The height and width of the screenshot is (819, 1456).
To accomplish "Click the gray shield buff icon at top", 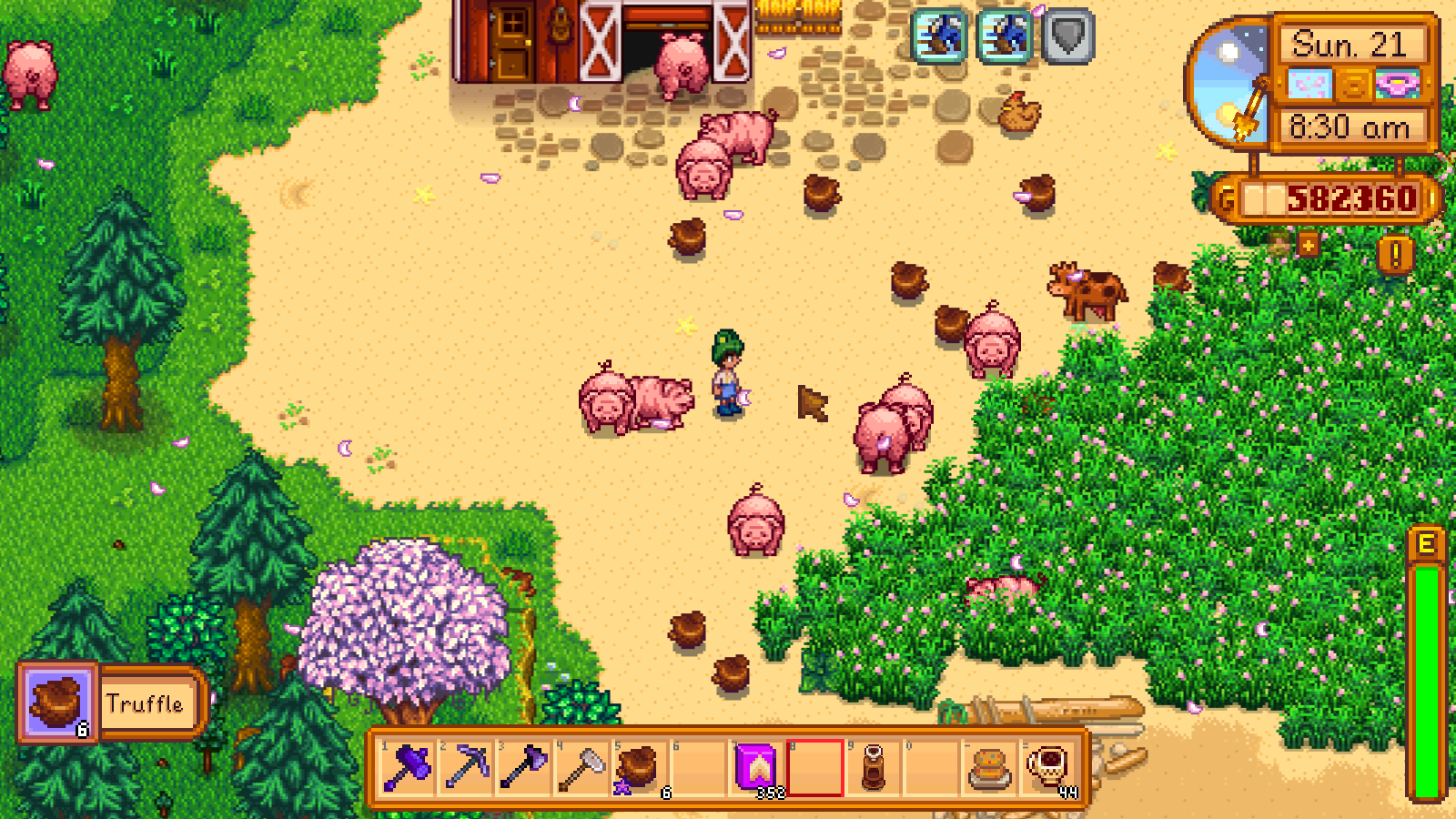I will click(1067, 36).
